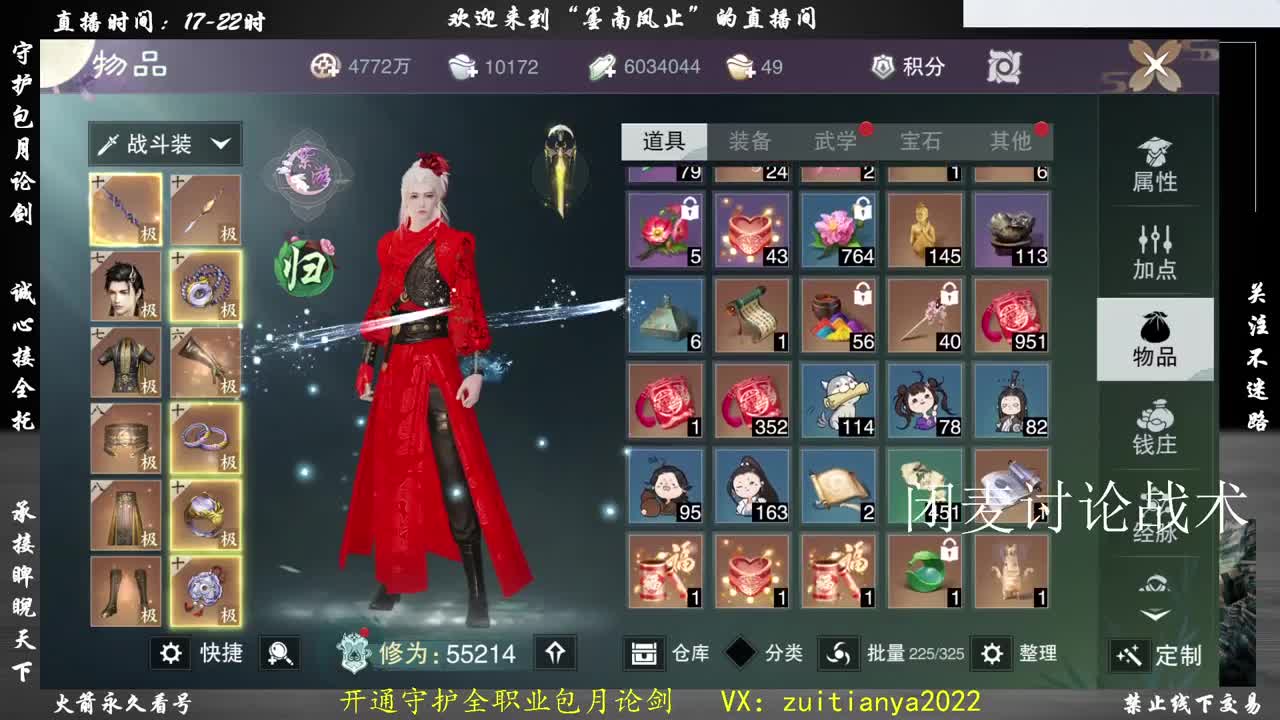
Task: Open the 钱庄 (bank) sidebar icon
Action: click(x=1155, y=425)
